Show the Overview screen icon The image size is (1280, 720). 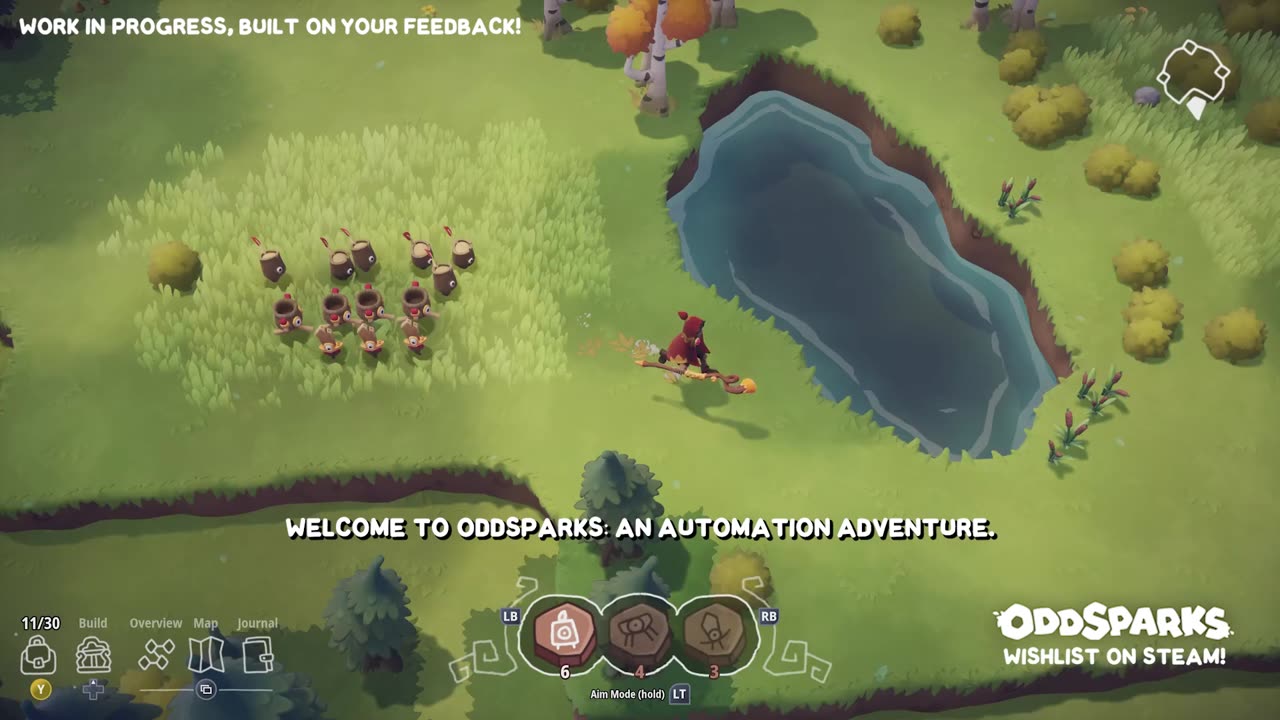pos(156,655)
